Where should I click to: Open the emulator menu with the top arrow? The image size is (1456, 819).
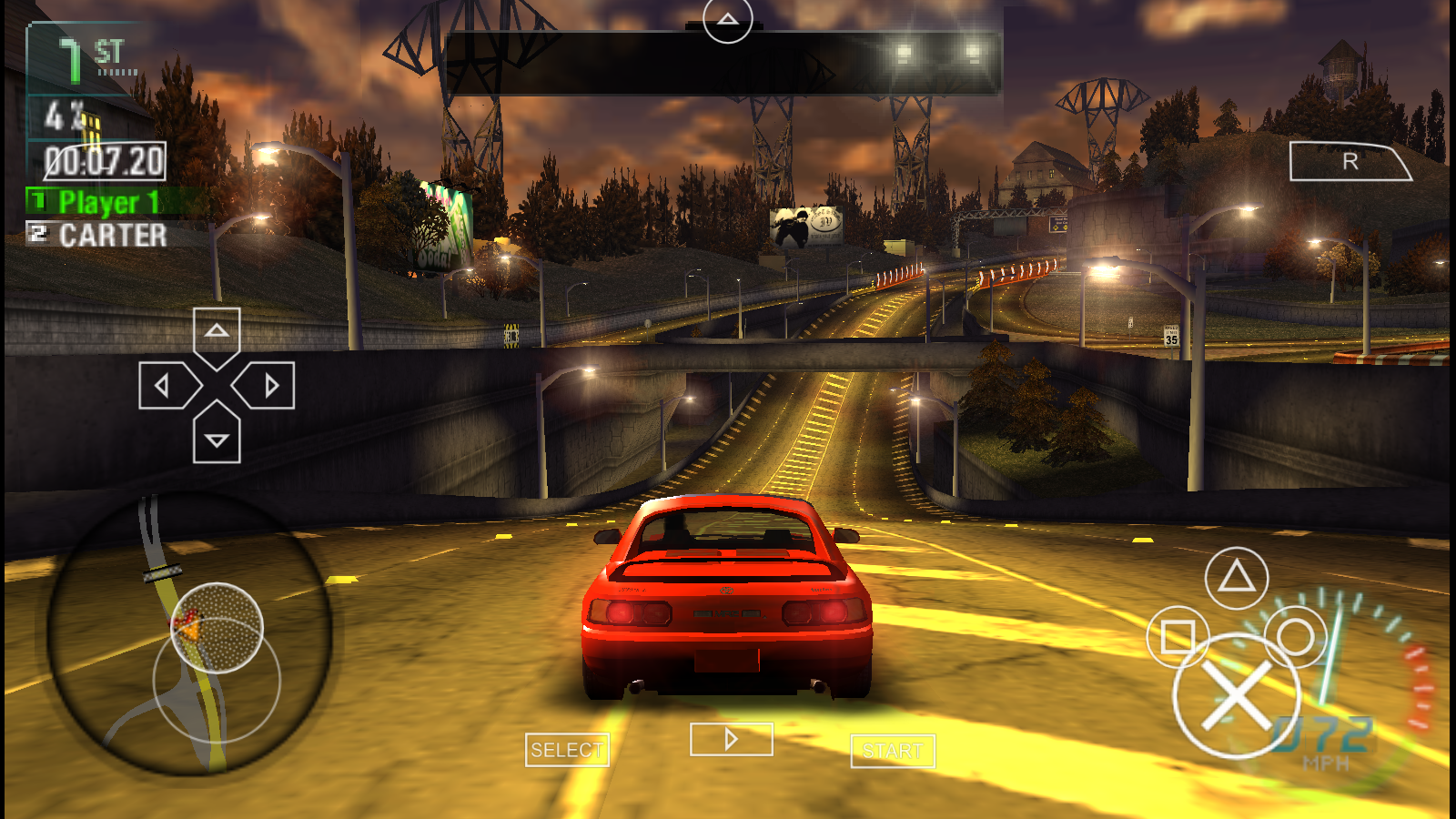(x=727, y=20)
